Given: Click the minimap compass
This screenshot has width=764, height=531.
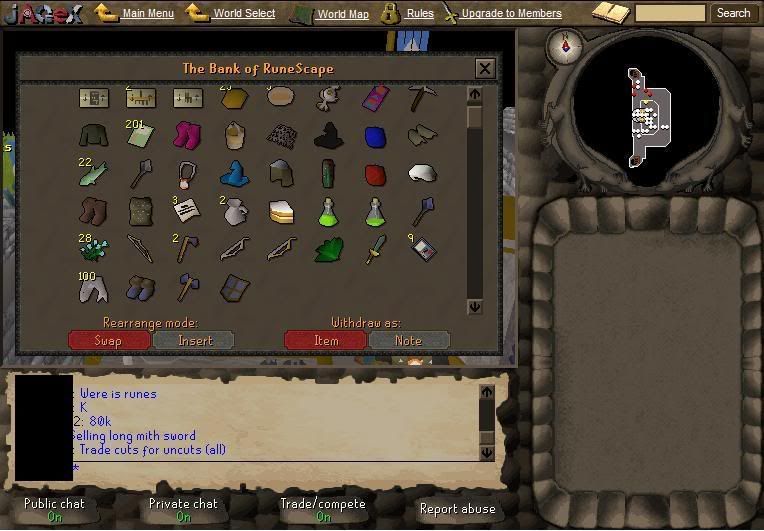Looking at the screenshot, I should click(571, 45).
